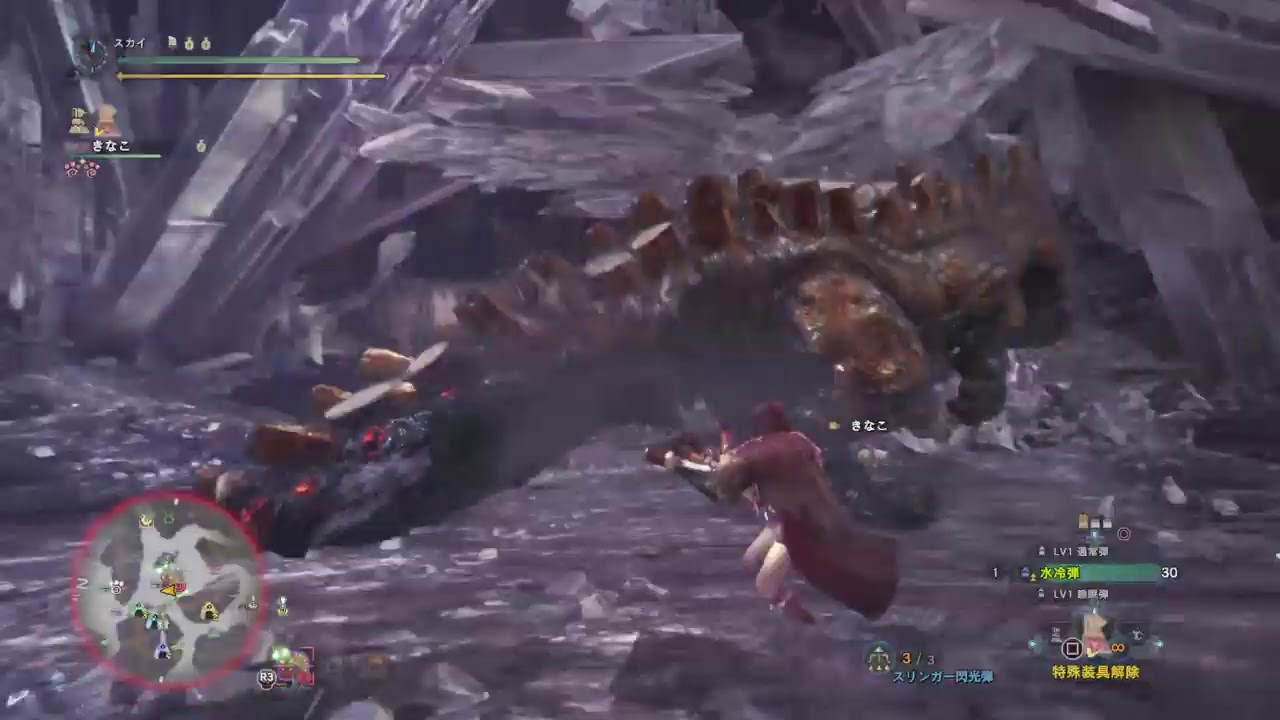
Task: Expand the minimap area marker arrow
Action: (x=170, y=590)
